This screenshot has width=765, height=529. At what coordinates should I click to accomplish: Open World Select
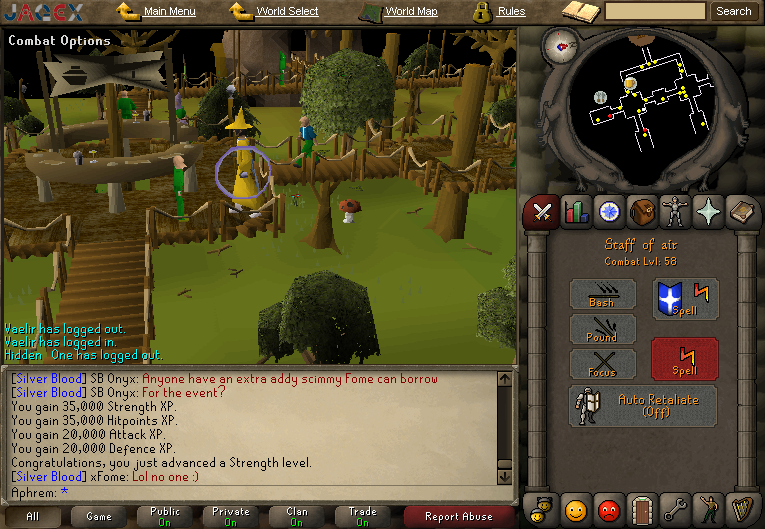[287, 12]
